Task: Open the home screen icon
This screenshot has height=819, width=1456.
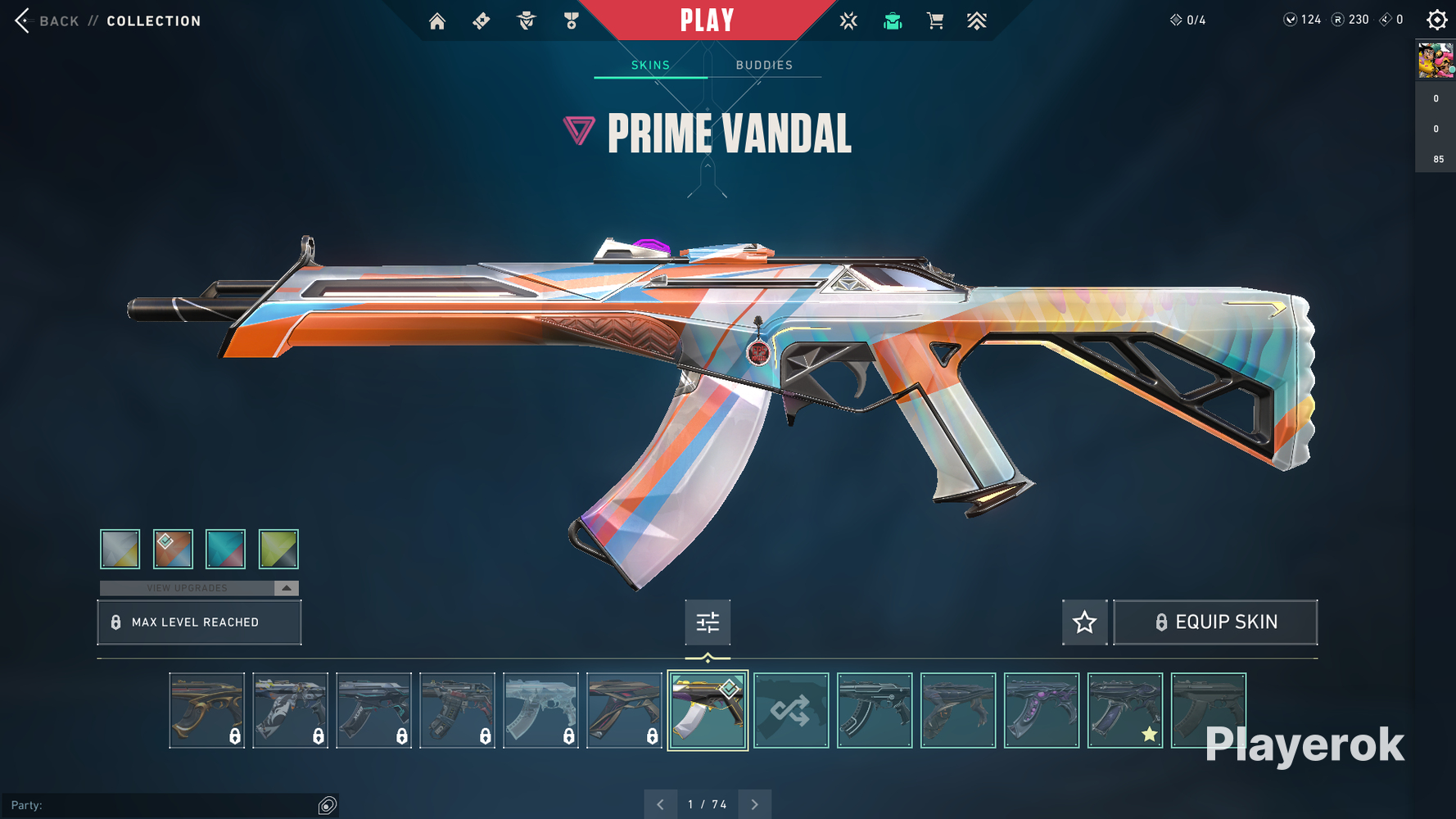Action: [437, 21]
